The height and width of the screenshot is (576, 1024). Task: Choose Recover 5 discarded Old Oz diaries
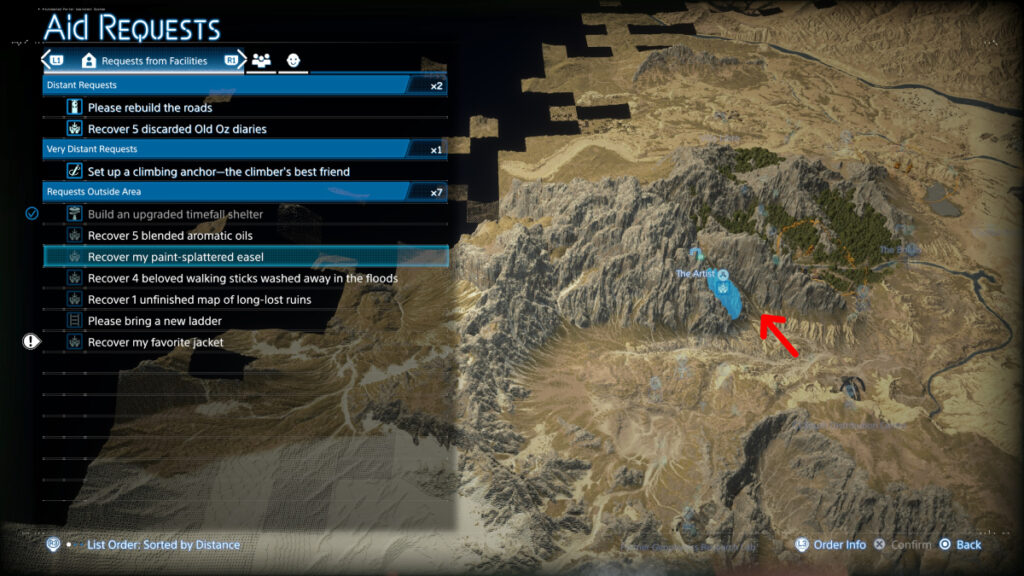pyautogui.click(x=177, y=129)
